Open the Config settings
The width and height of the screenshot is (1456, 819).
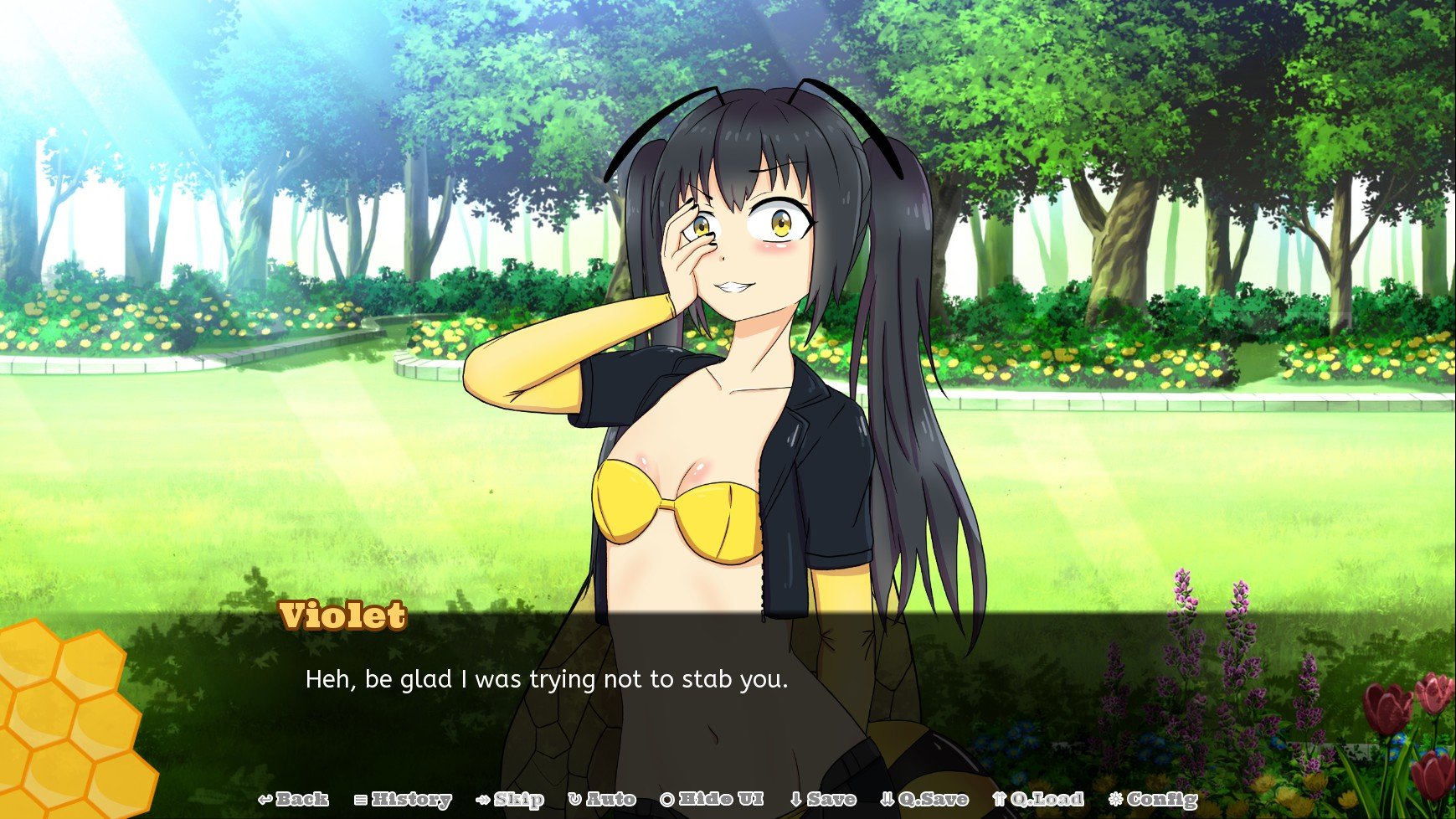coord(1153,799)
